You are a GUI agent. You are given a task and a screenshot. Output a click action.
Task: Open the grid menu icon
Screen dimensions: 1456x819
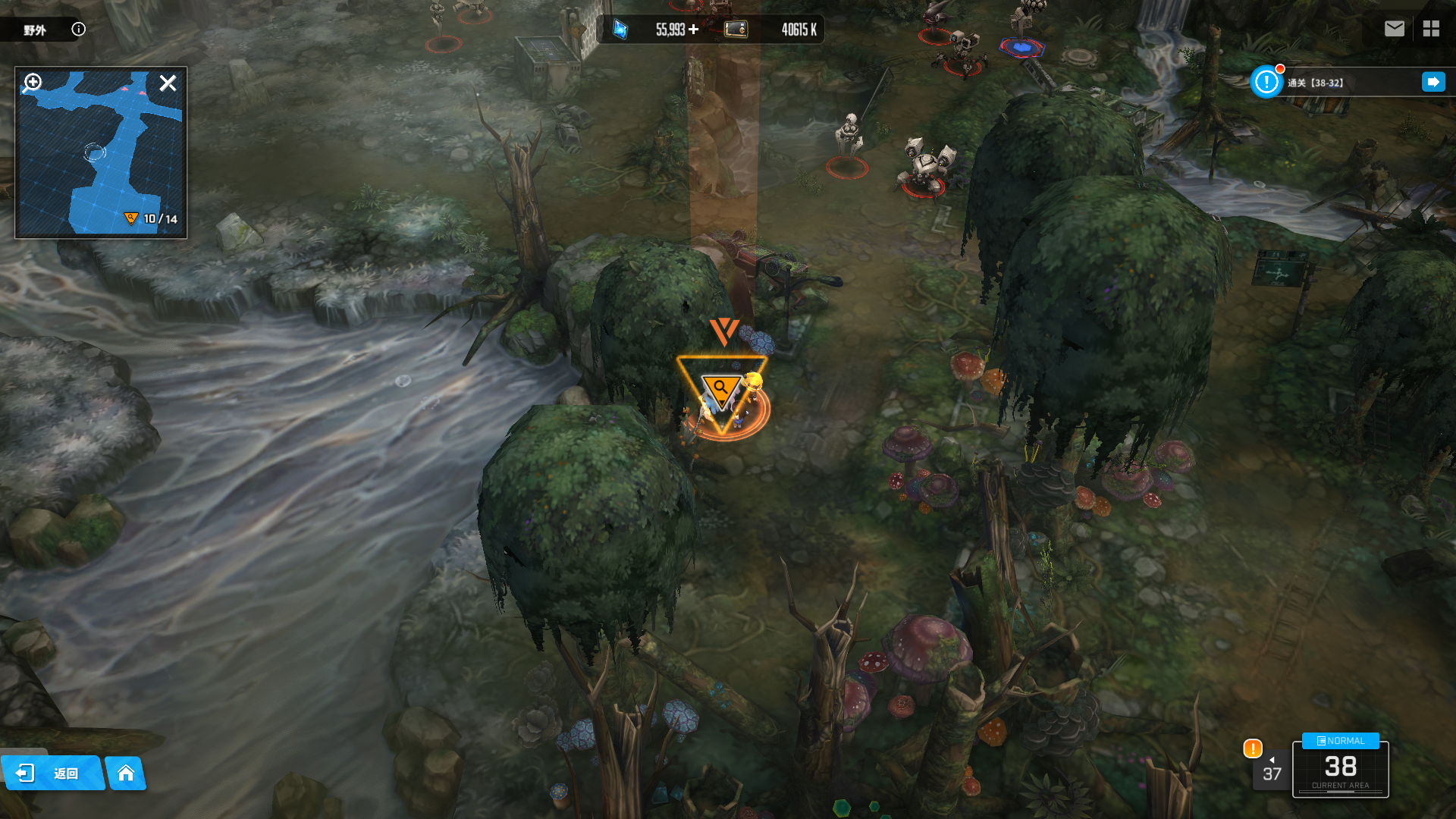point(1431,29)
